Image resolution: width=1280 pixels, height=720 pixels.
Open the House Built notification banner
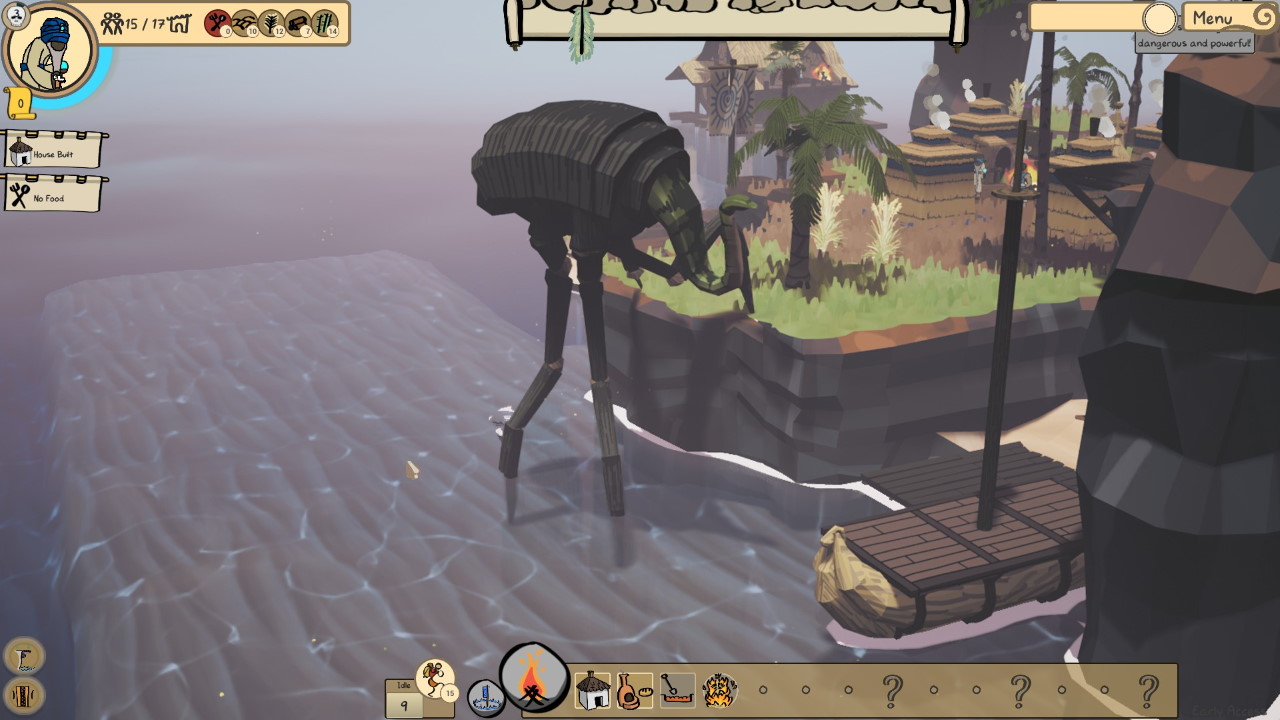pos(53,153)
